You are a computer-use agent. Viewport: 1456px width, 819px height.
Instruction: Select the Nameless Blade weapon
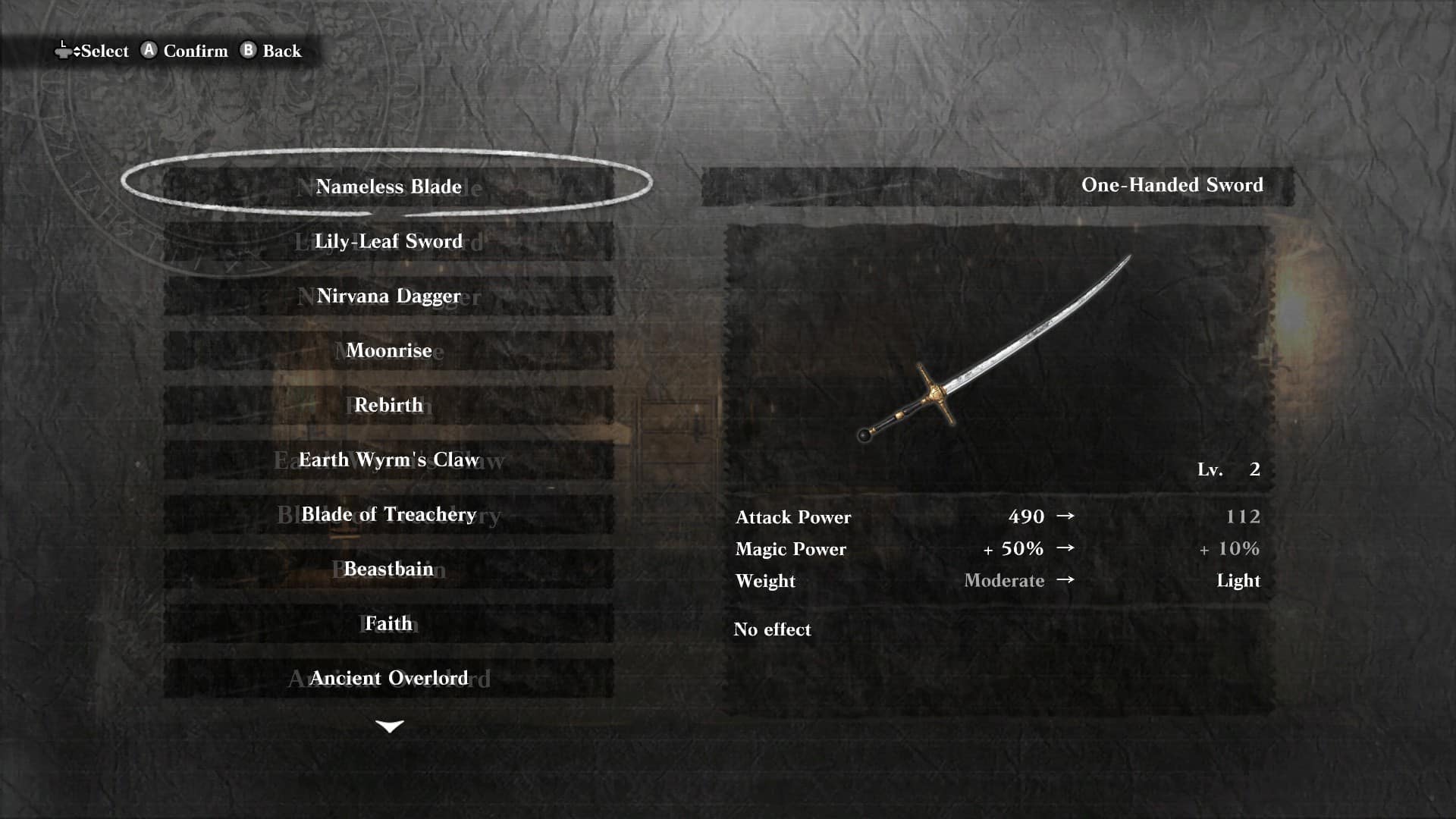pos(388,187)
